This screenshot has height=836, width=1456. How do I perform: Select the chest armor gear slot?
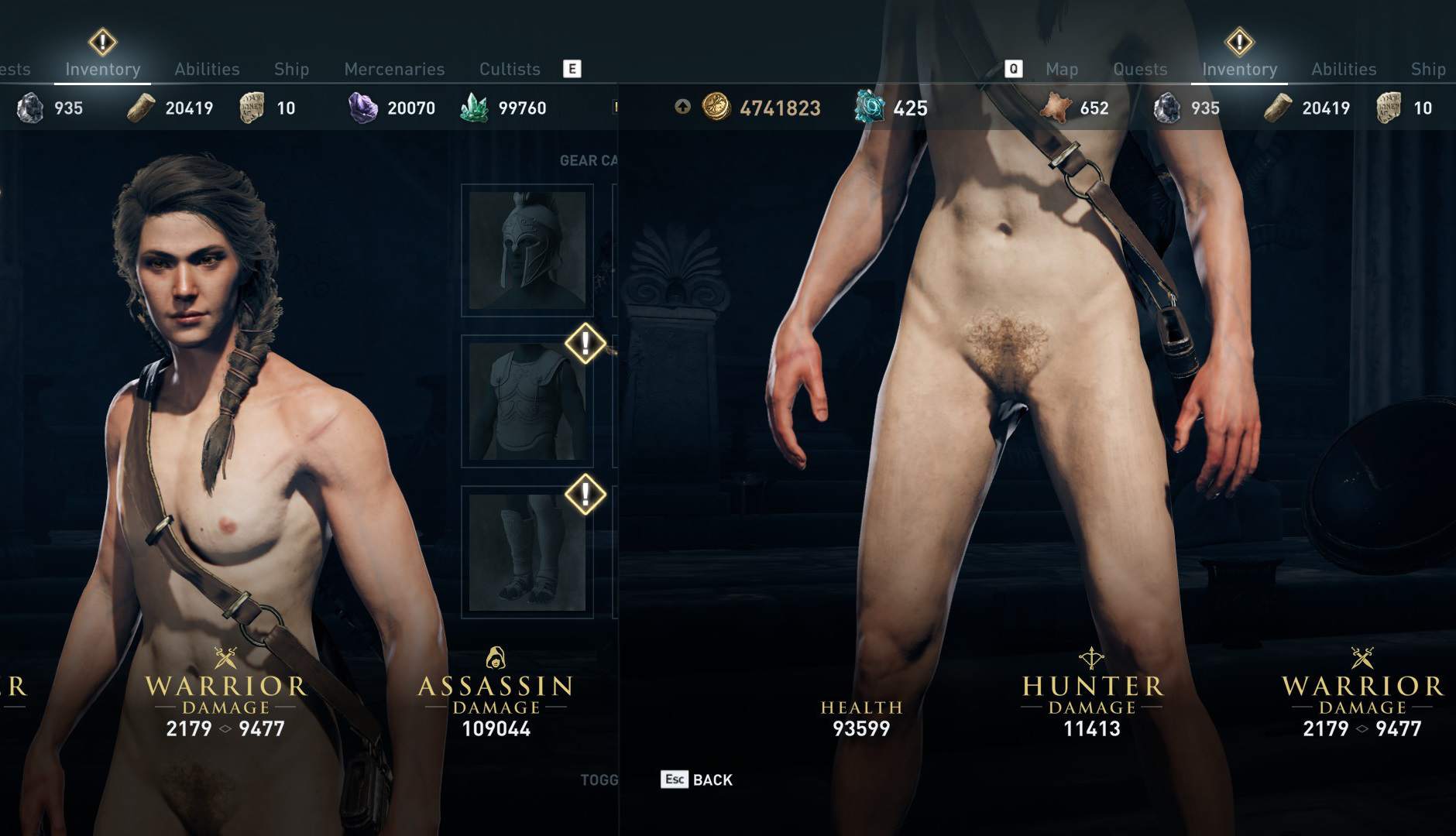[527, 401]
